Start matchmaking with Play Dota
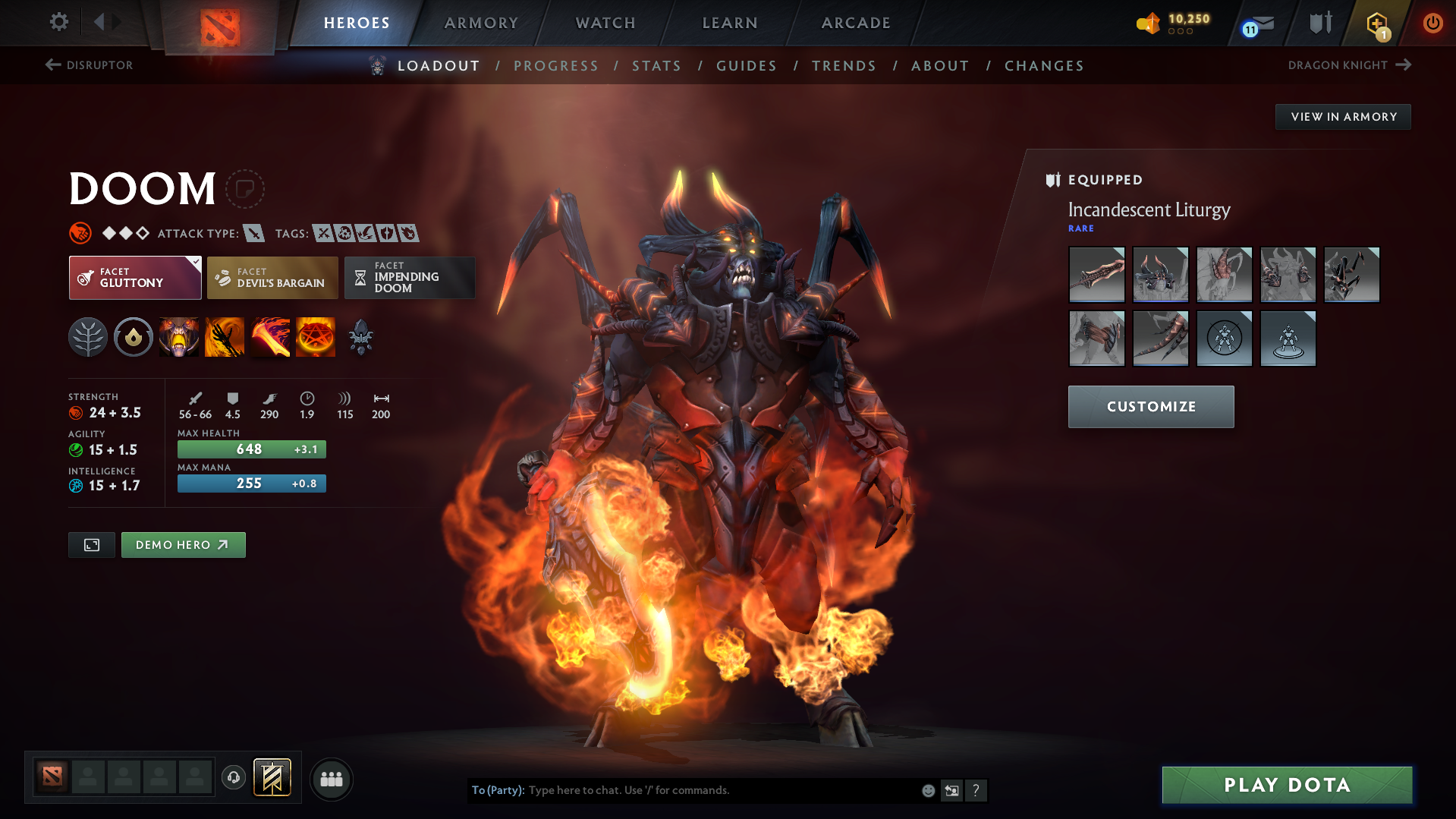1456x819 pixels. point(1287,785)
